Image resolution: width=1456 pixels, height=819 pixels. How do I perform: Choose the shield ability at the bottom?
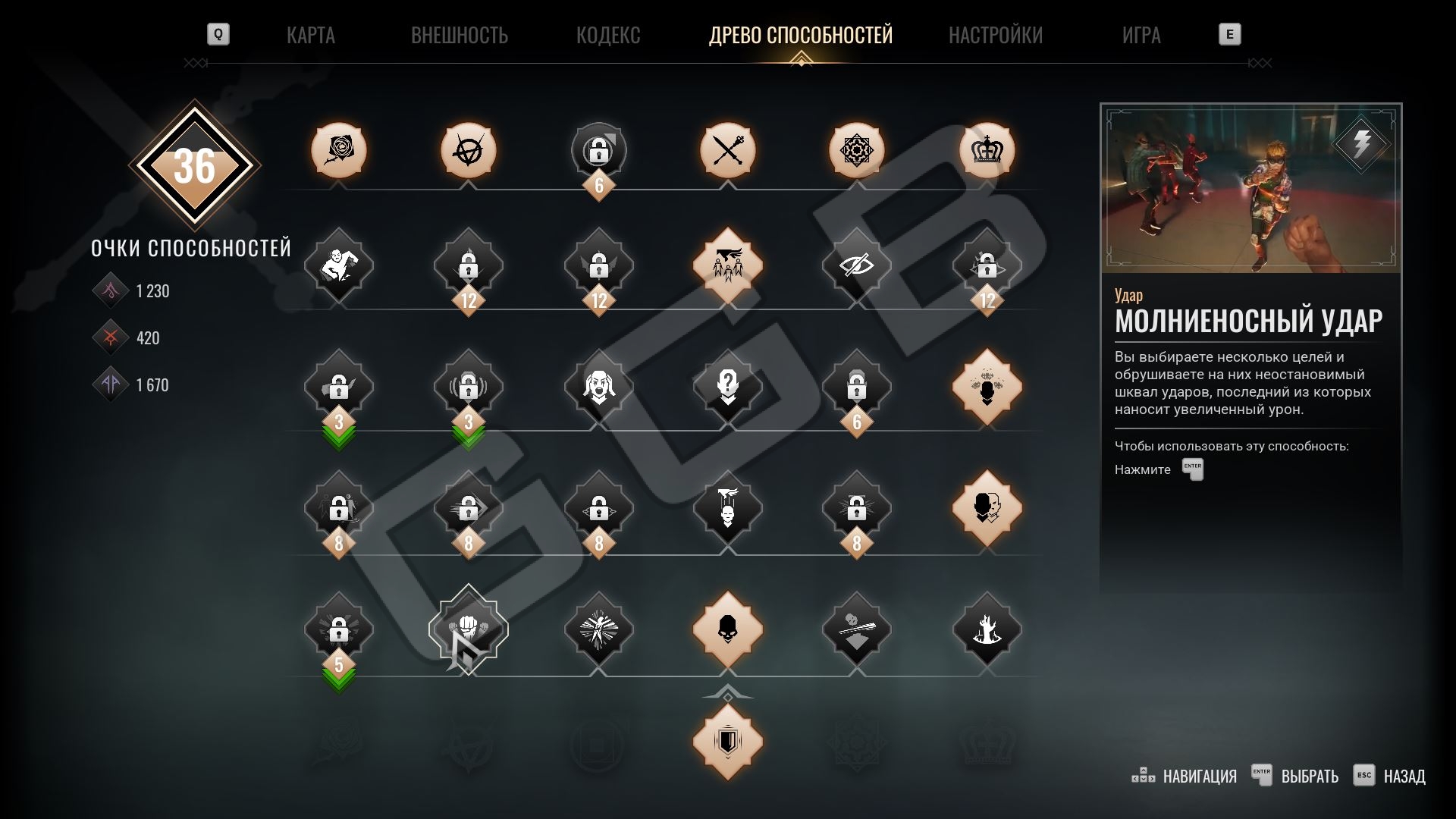727,742
